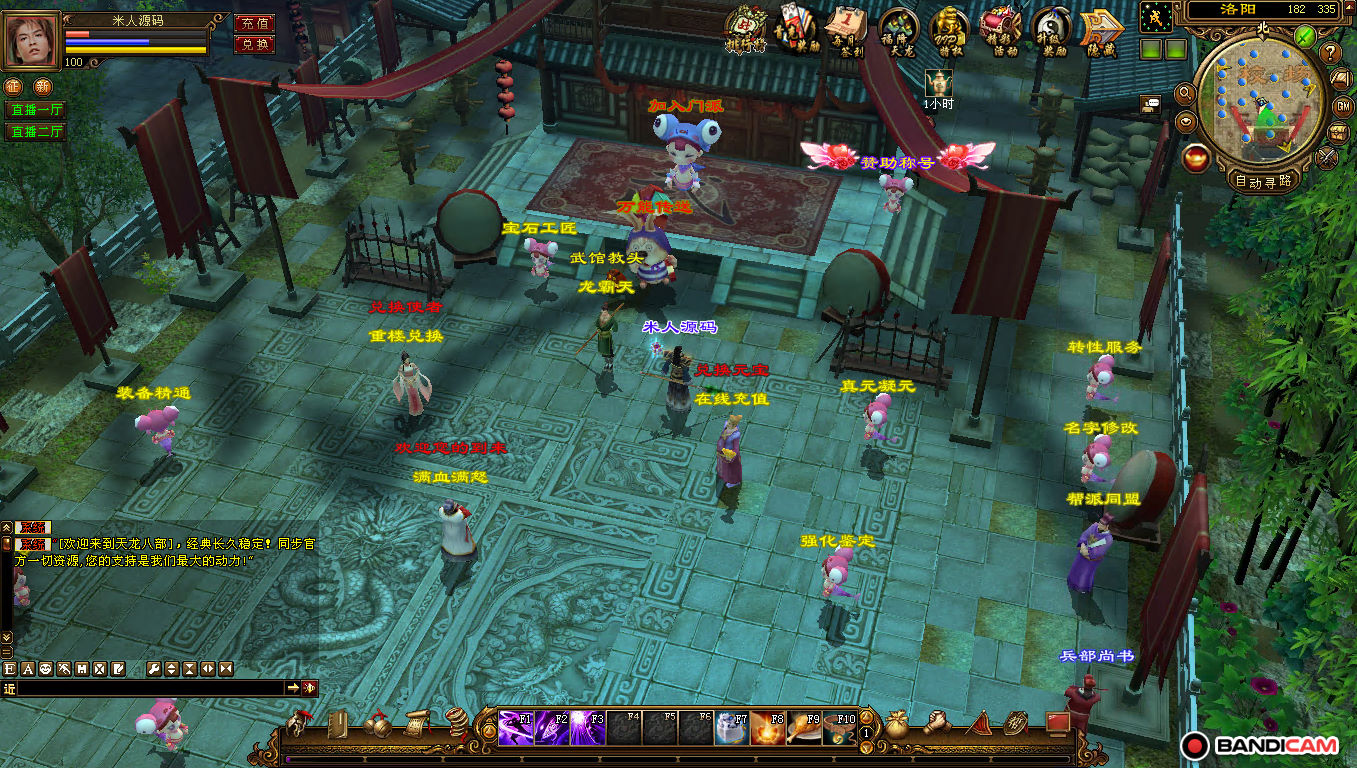The width and height of the screenshot is (1357, 768).
Task: Select the player portrait avatar
Action: [x=32, y=40]
